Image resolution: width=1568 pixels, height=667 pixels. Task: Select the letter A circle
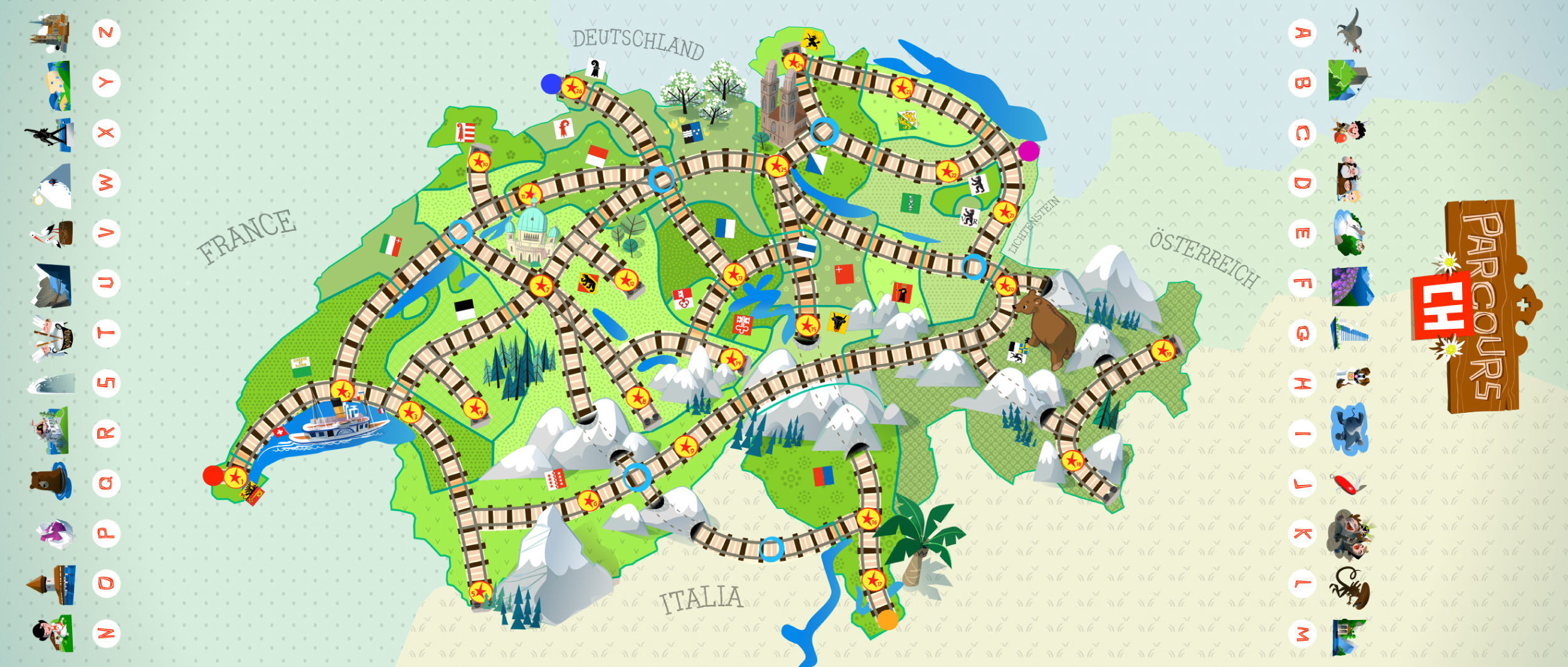(x=1302, y=33)
